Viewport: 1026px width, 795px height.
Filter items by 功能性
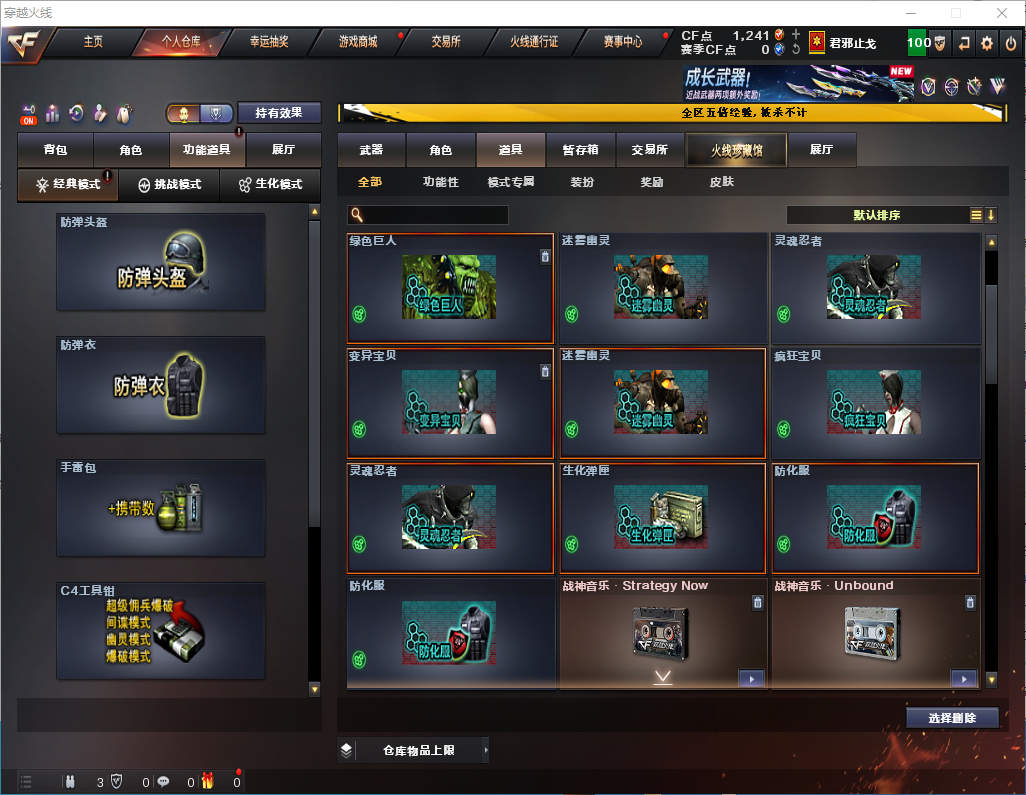[441, 182]
